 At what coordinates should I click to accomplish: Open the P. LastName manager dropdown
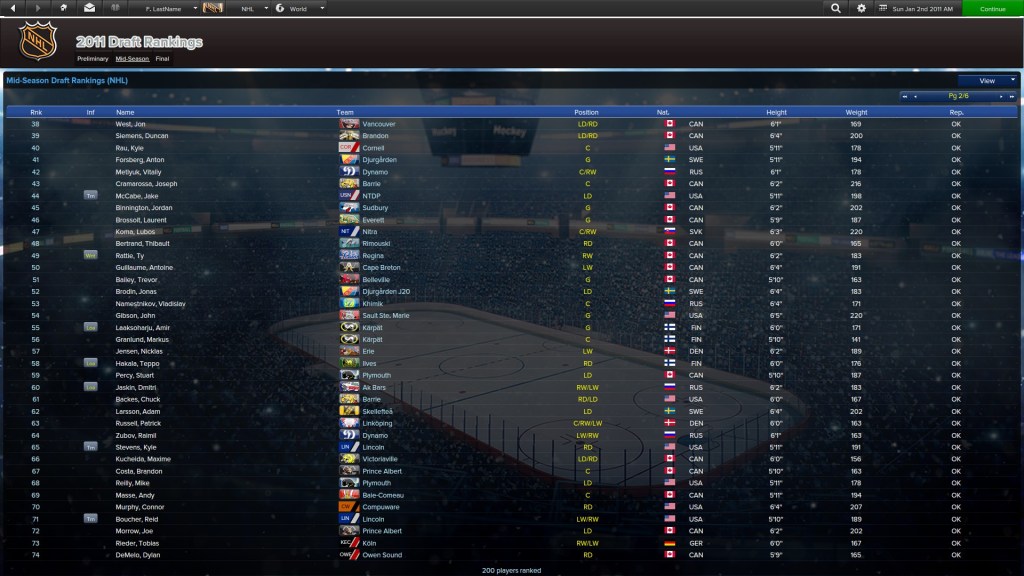(x=165, y=8)
